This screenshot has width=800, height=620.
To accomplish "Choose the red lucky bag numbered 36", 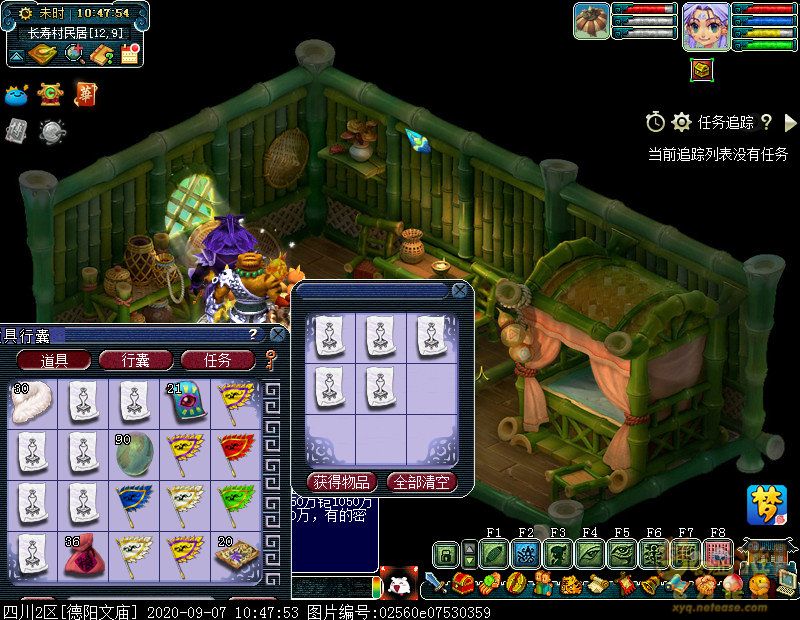I will tap(82, 555).
